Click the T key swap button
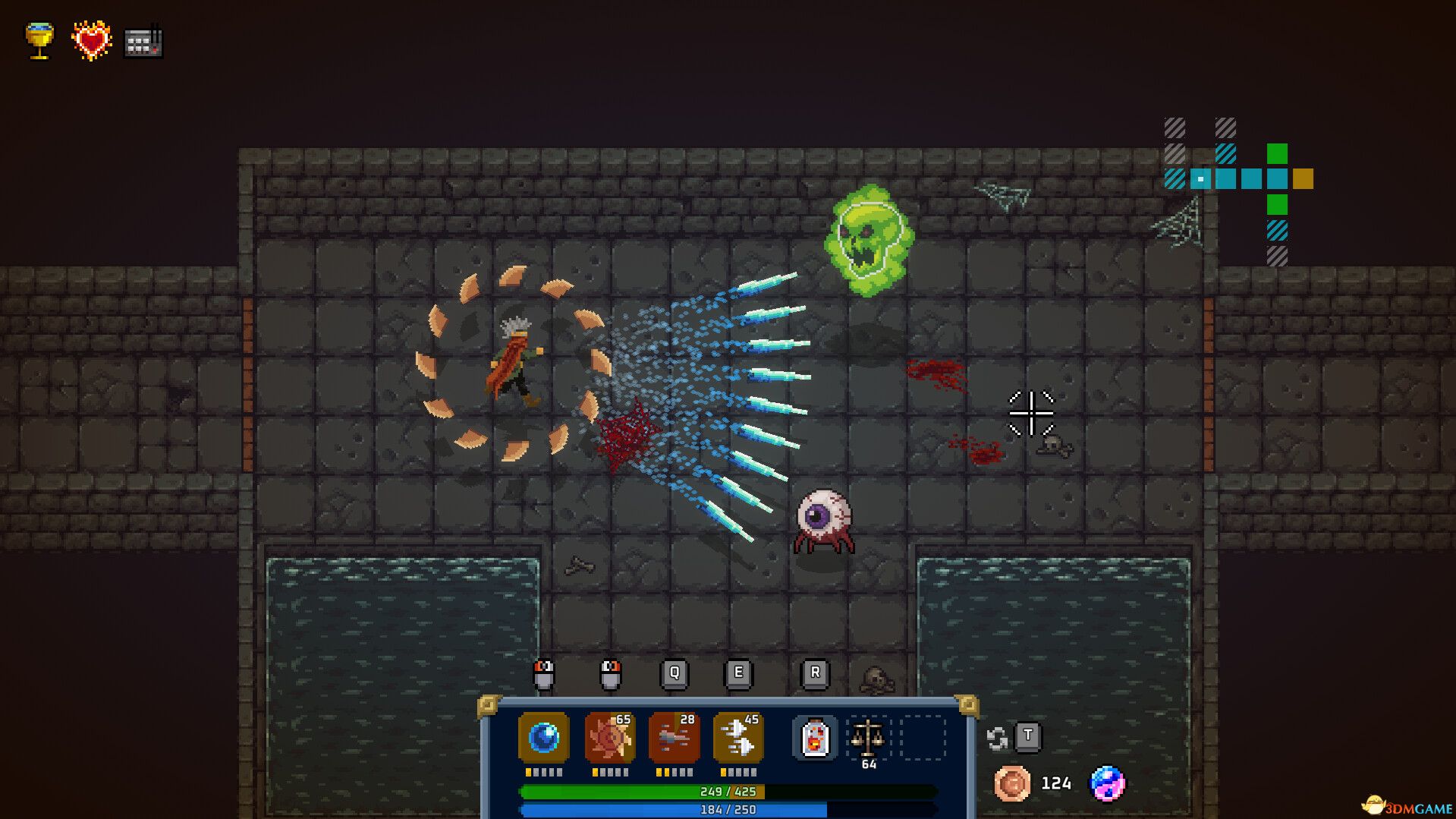The image size is (1456, 819). pos(1029,736)
